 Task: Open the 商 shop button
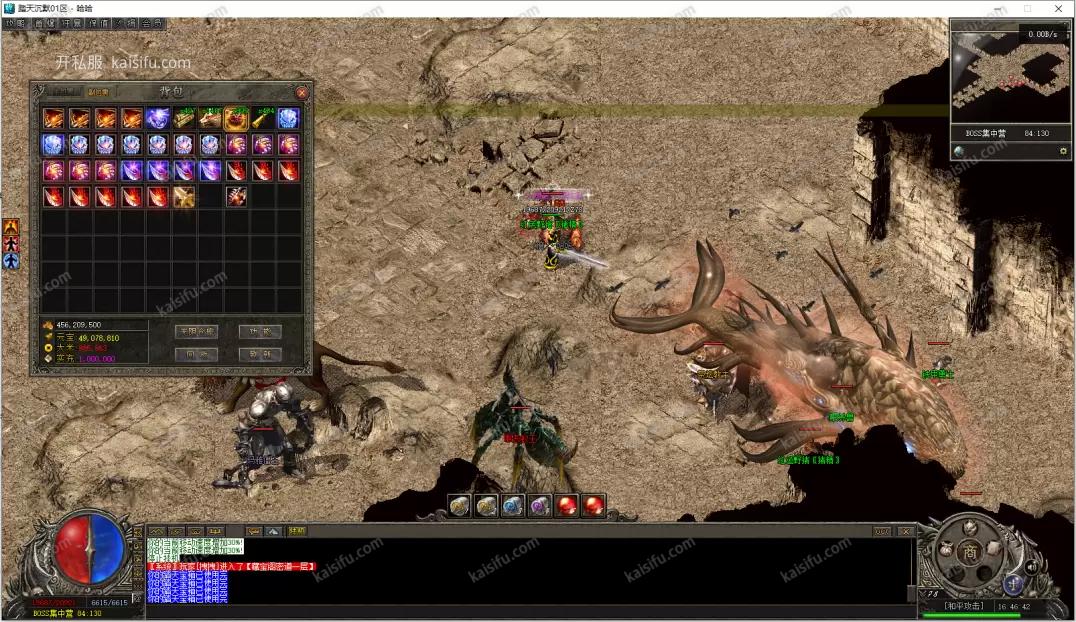[969, 553]
